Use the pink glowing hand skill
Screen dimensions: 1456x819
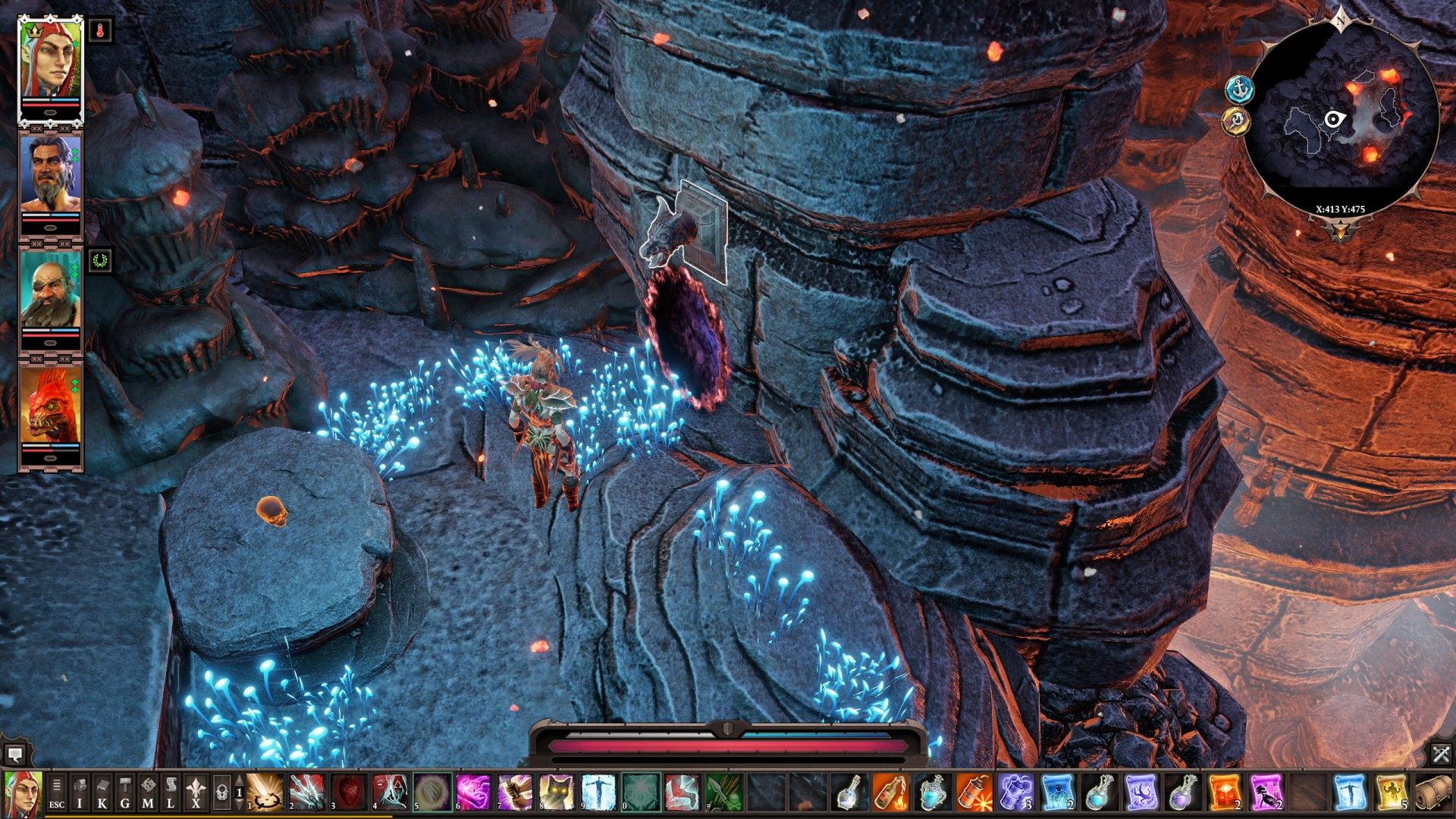click(472, 792)
